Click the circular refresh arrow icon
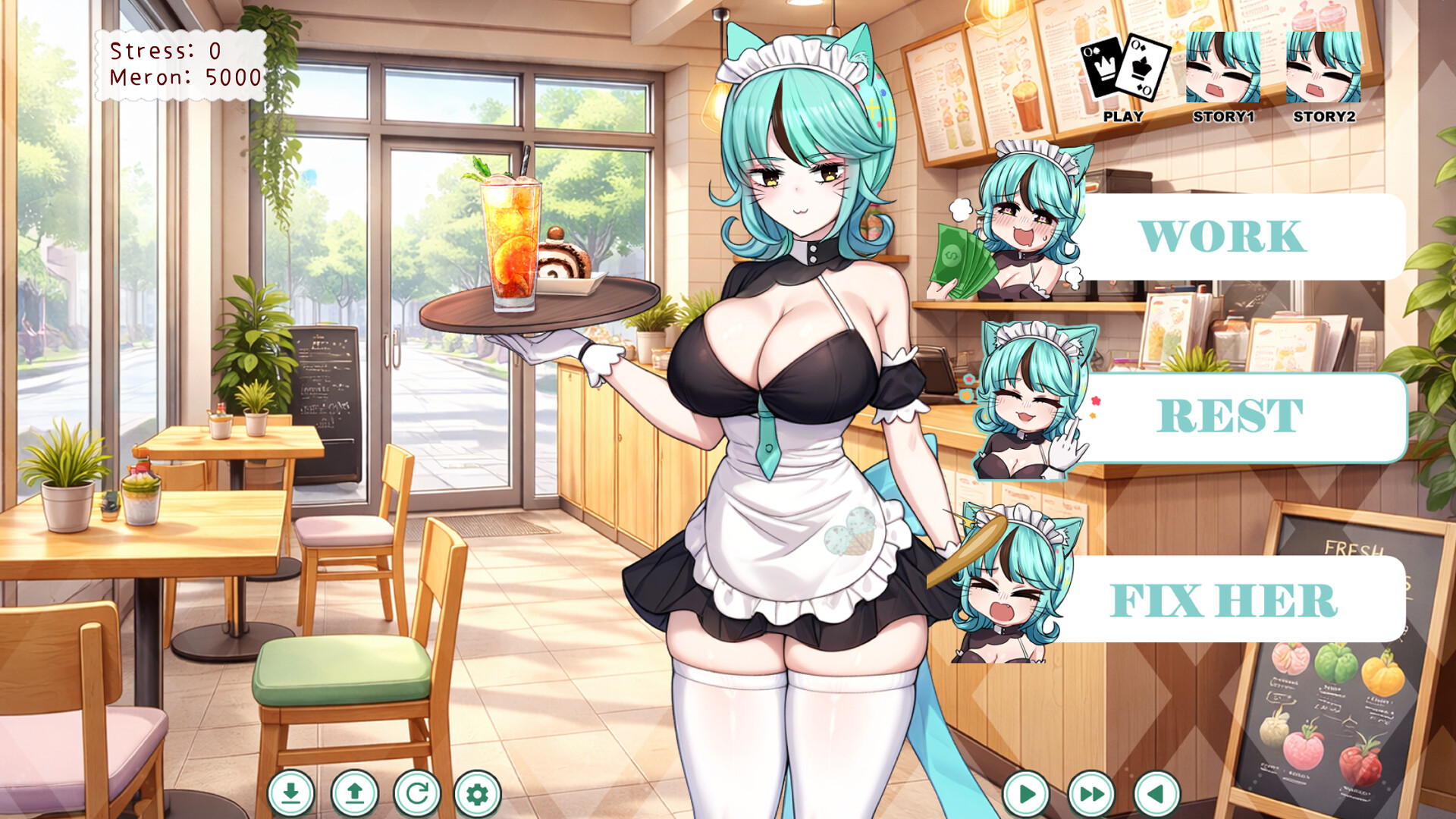The image size is (1456, 819). (x=416, y=793)
